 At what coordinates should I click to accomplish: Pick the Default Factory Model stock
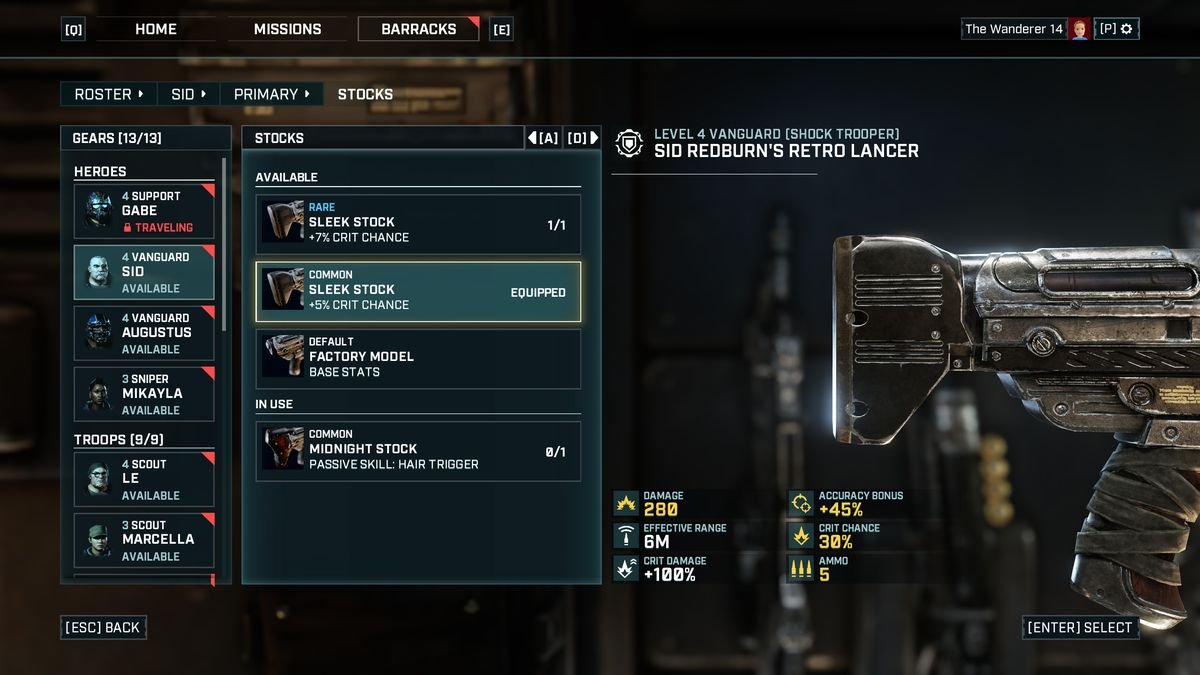[418, 359]
